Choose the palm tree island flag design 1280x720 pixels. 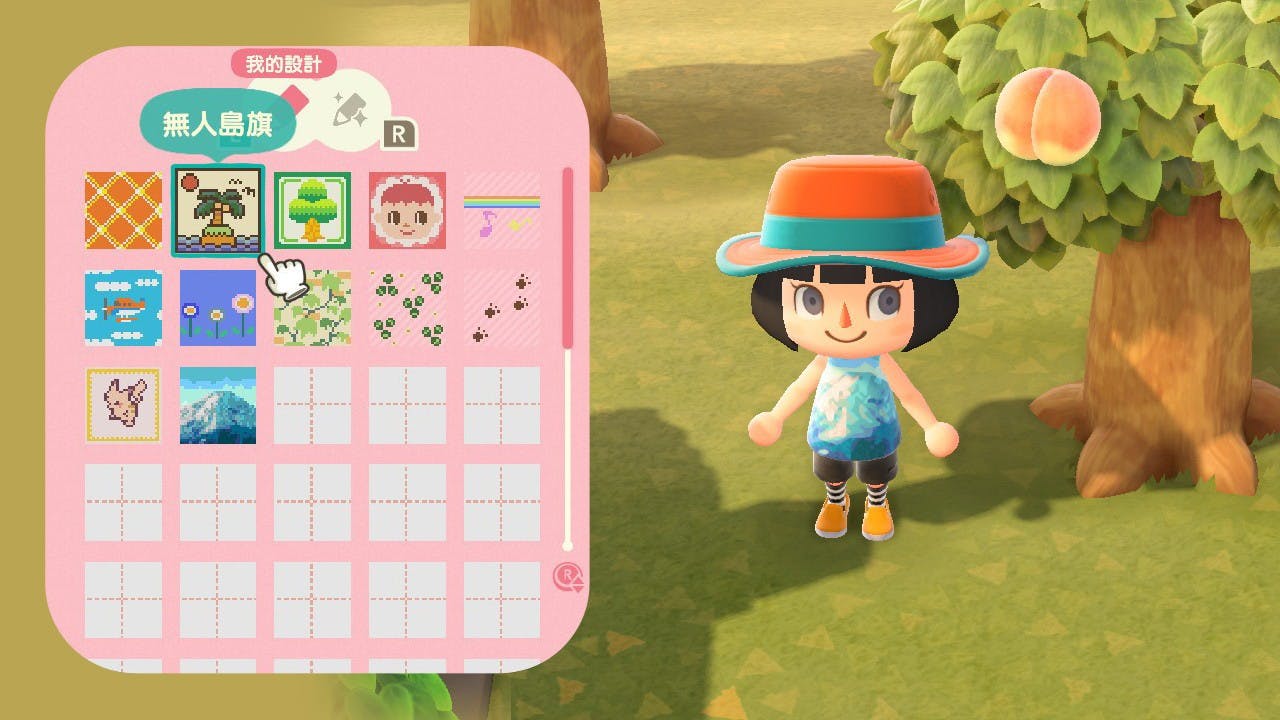218,210
